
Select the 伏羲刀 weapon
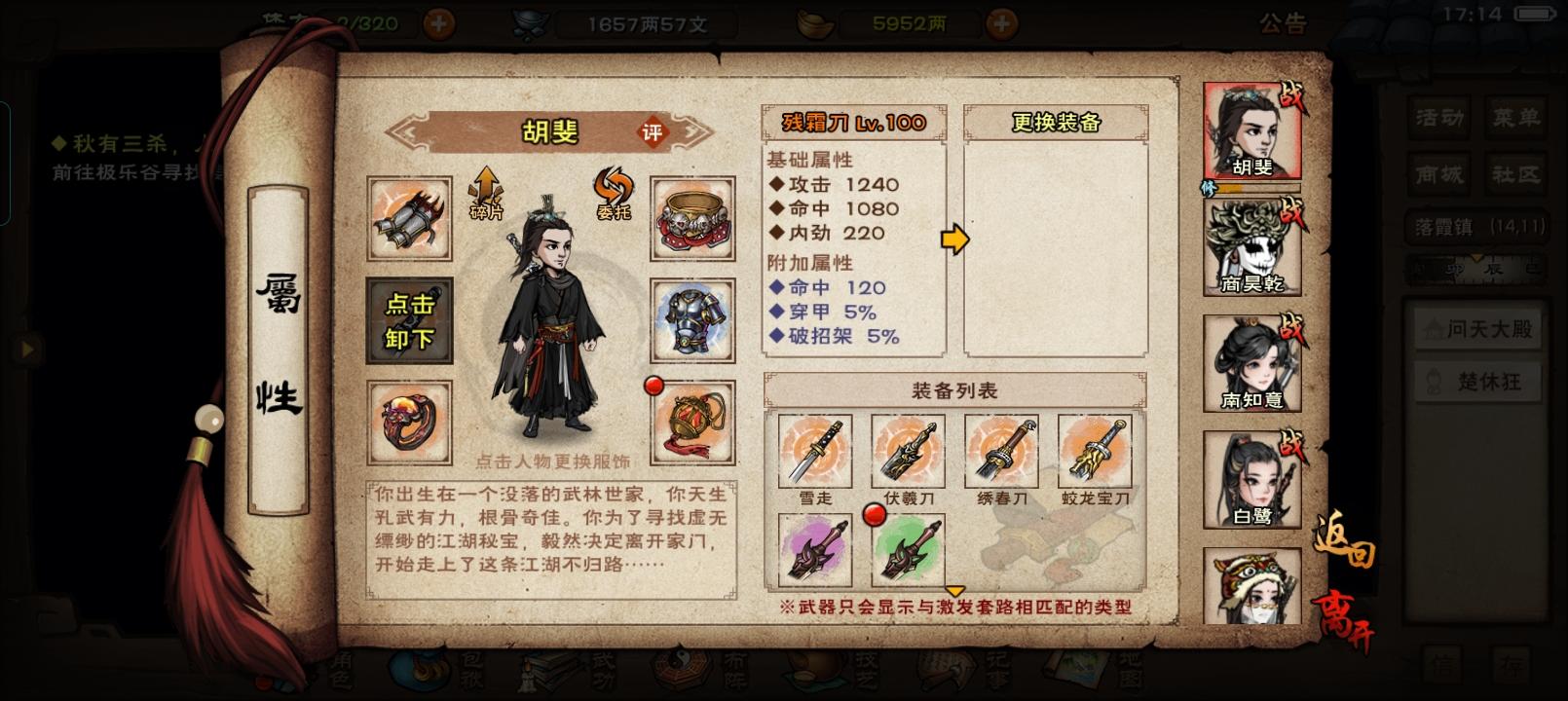point(909,453)
